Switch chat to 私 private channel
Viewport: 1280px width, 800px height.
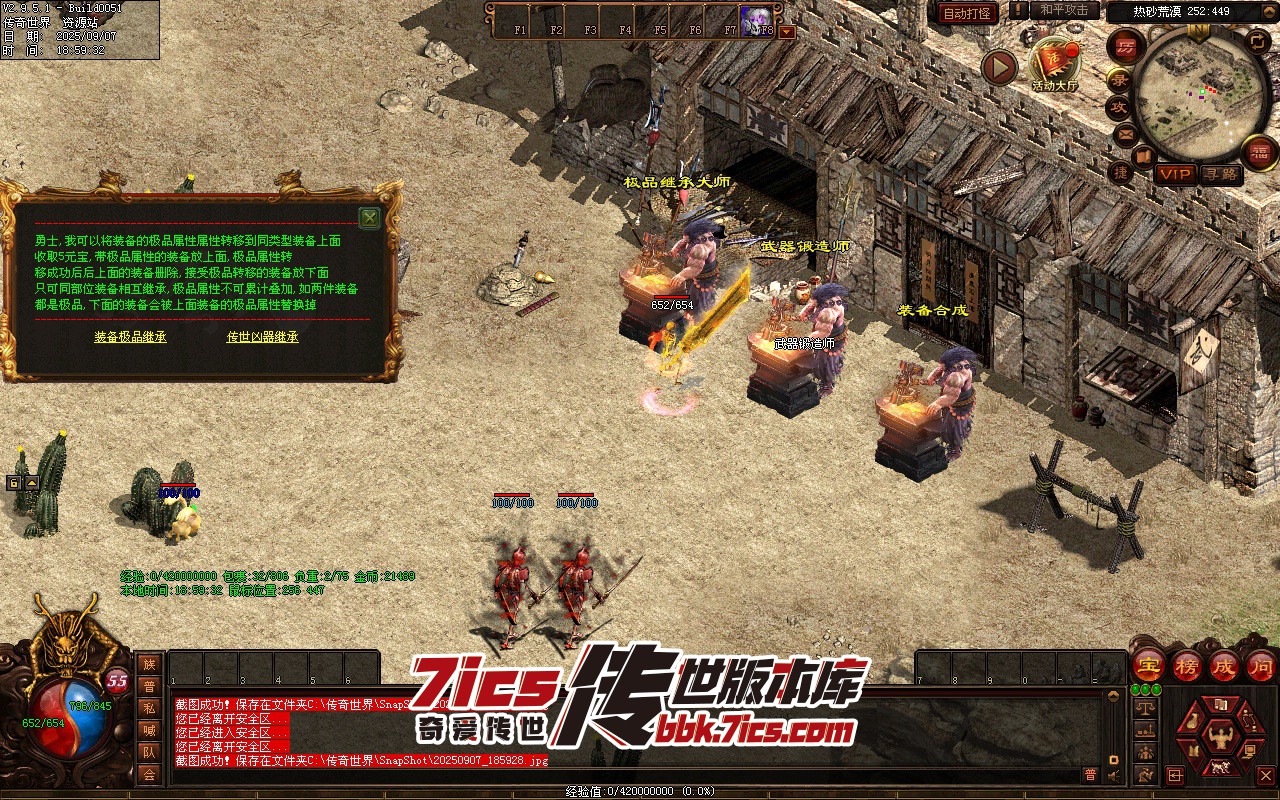pyautogui.click(x=149, y=708)
